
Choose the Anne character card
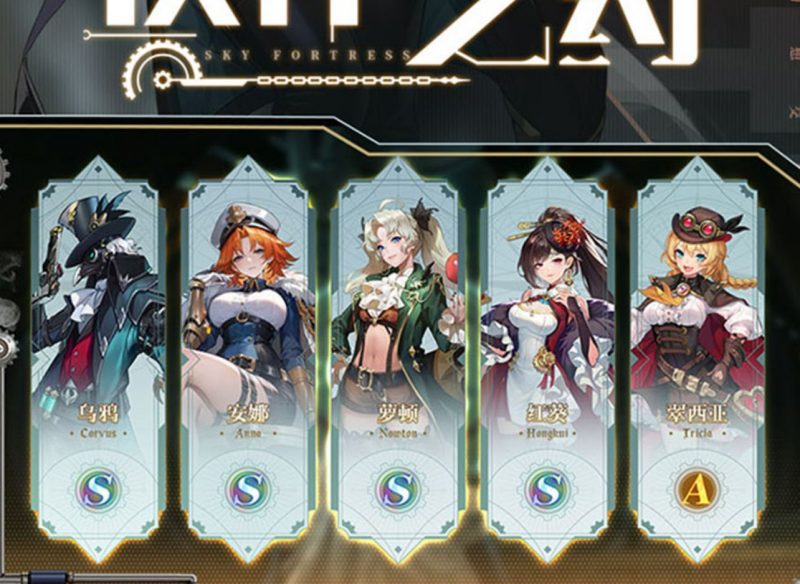(x=248, y=360)
